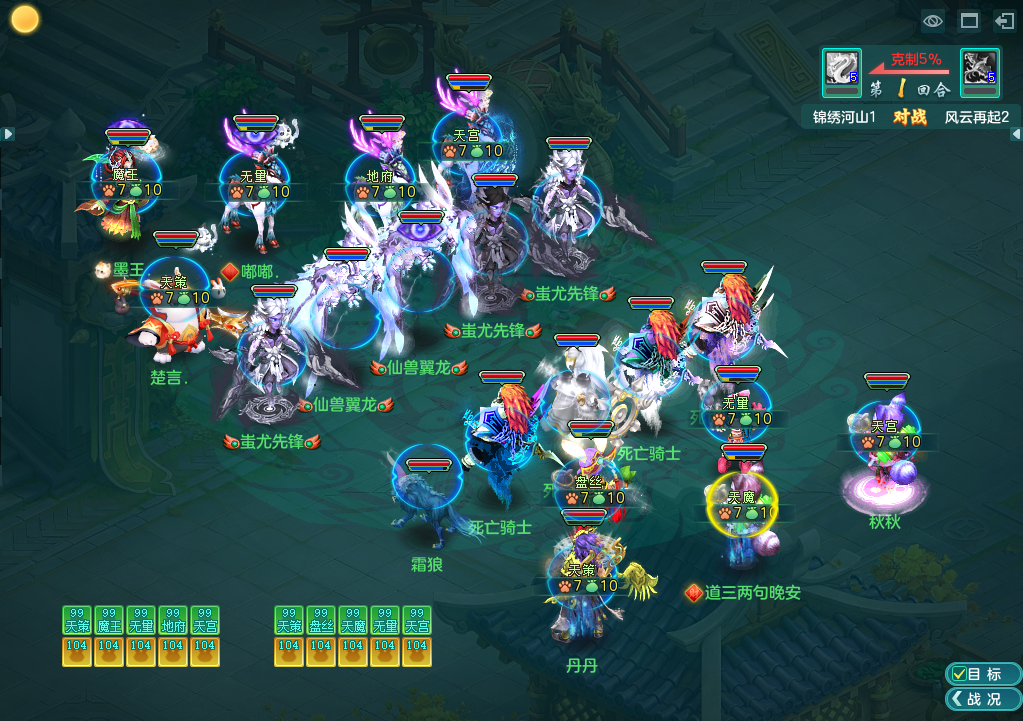Viewport: 1023px width, 721px height.
Task: Select the left team 地府 status card
Action: coord(173,635)
